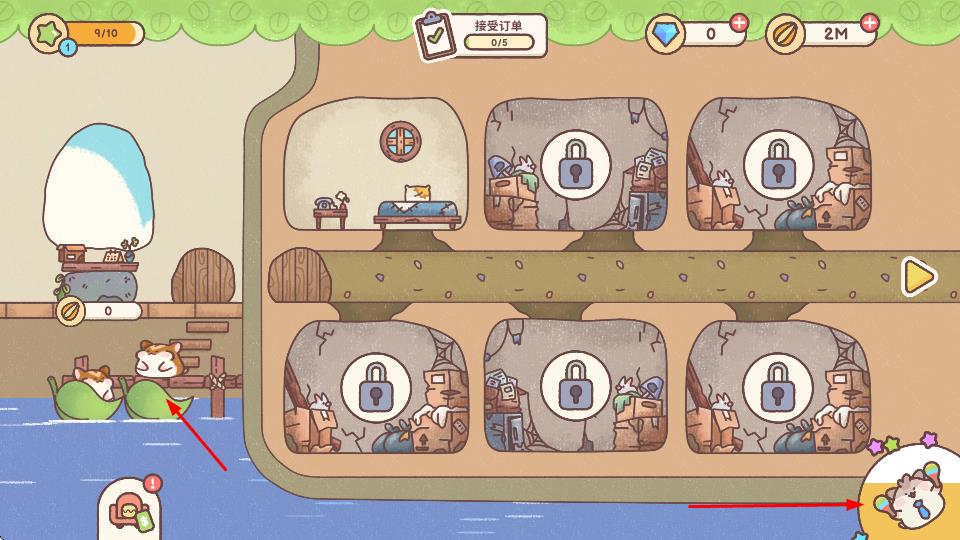Add more seeds with the plus button
The height and width of the screenshot is (540, 960).
(870, 22)
